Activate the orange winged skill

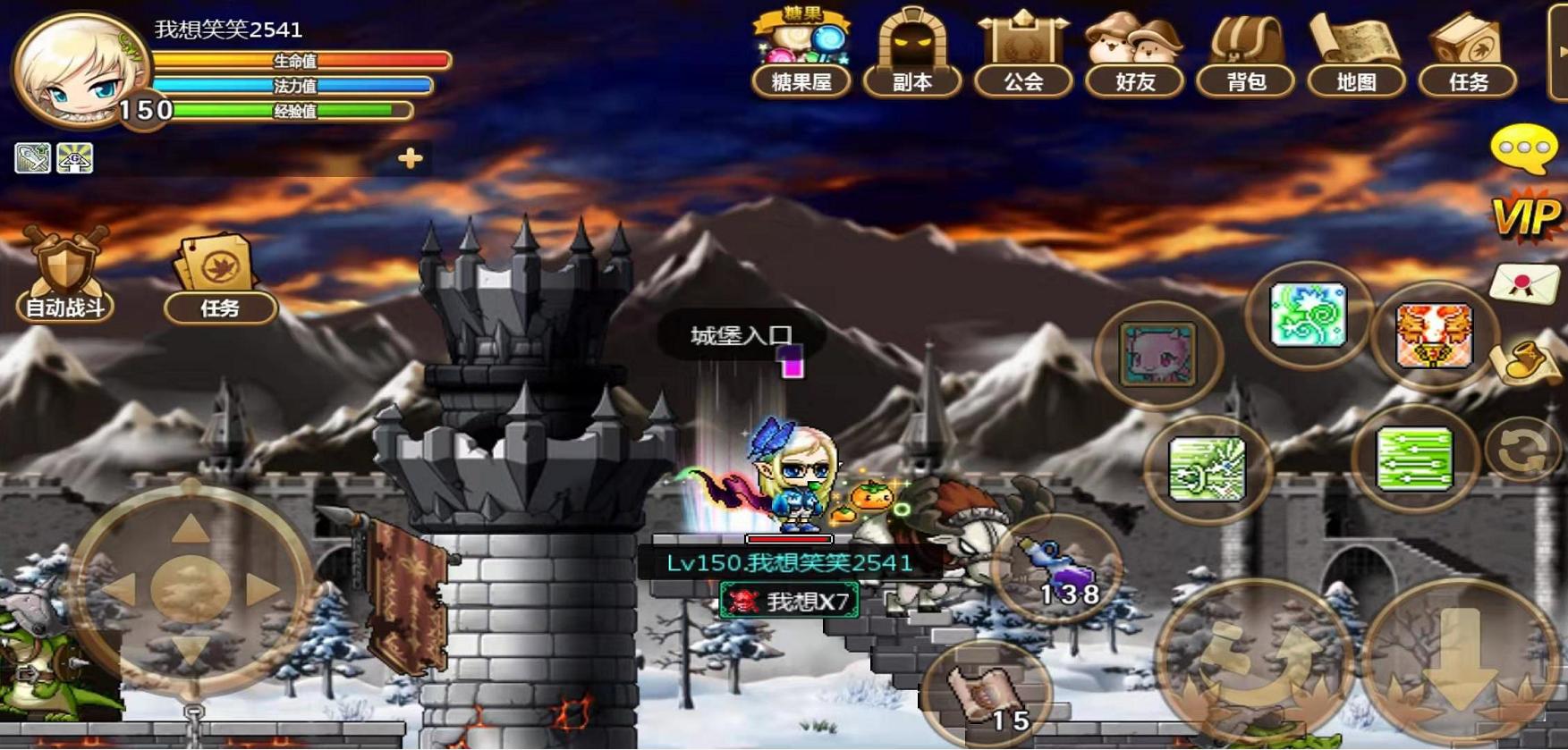(1433, 336)
